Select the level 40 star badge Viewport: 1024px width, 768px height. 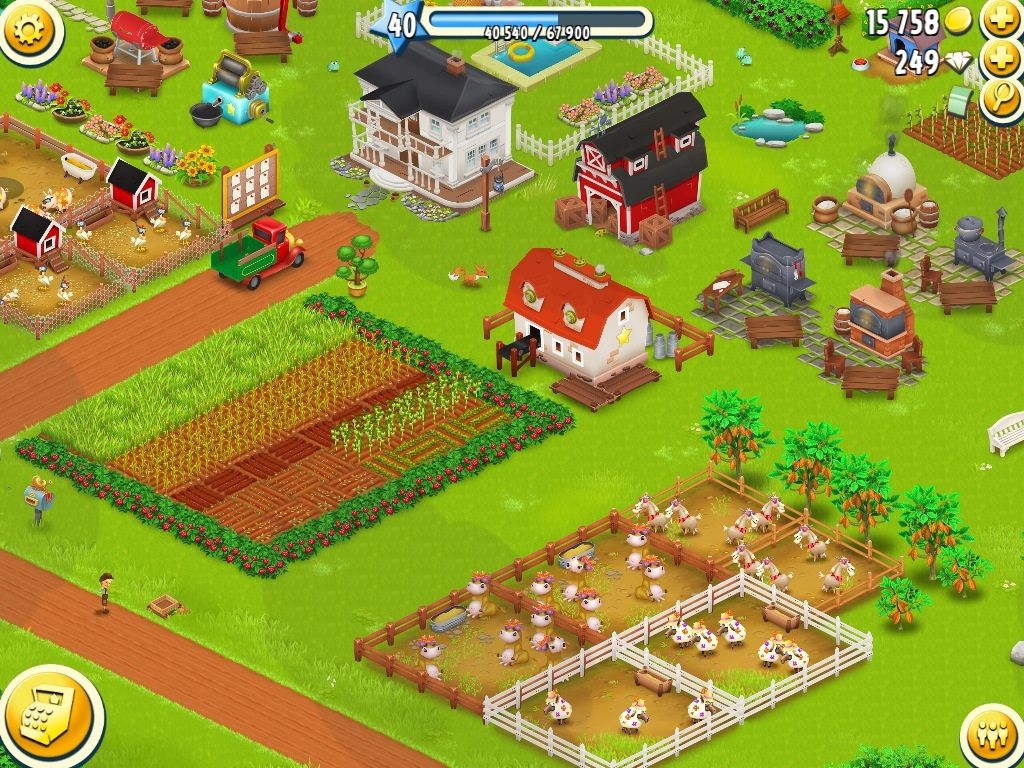400,24
